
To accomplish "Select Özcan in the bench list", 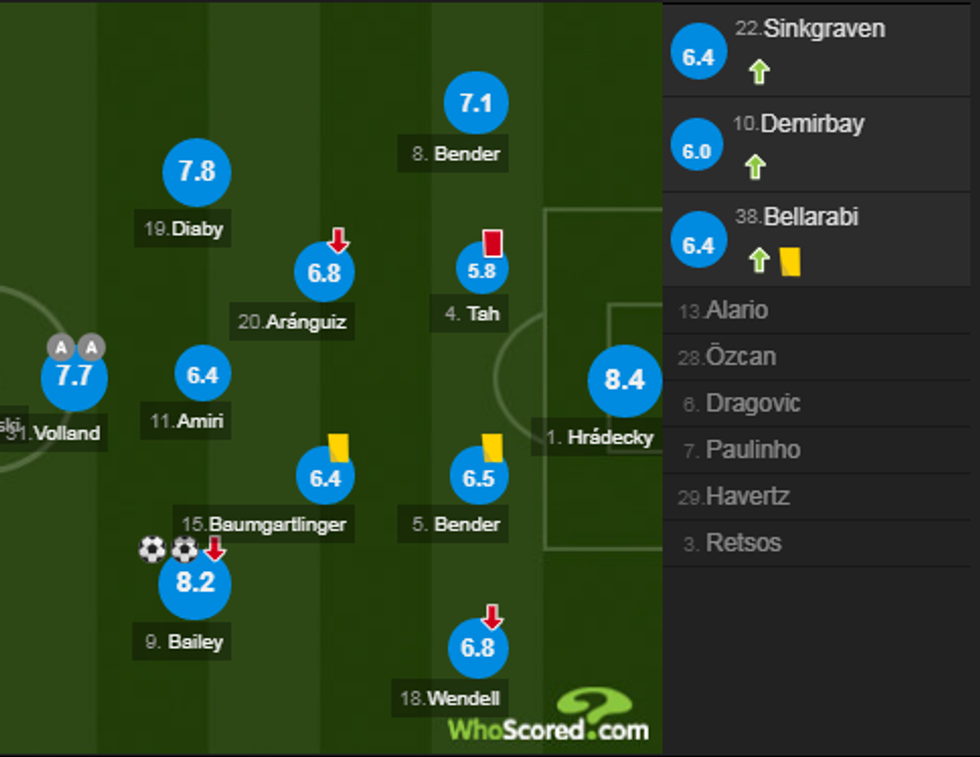I will (x=740, y=357).
